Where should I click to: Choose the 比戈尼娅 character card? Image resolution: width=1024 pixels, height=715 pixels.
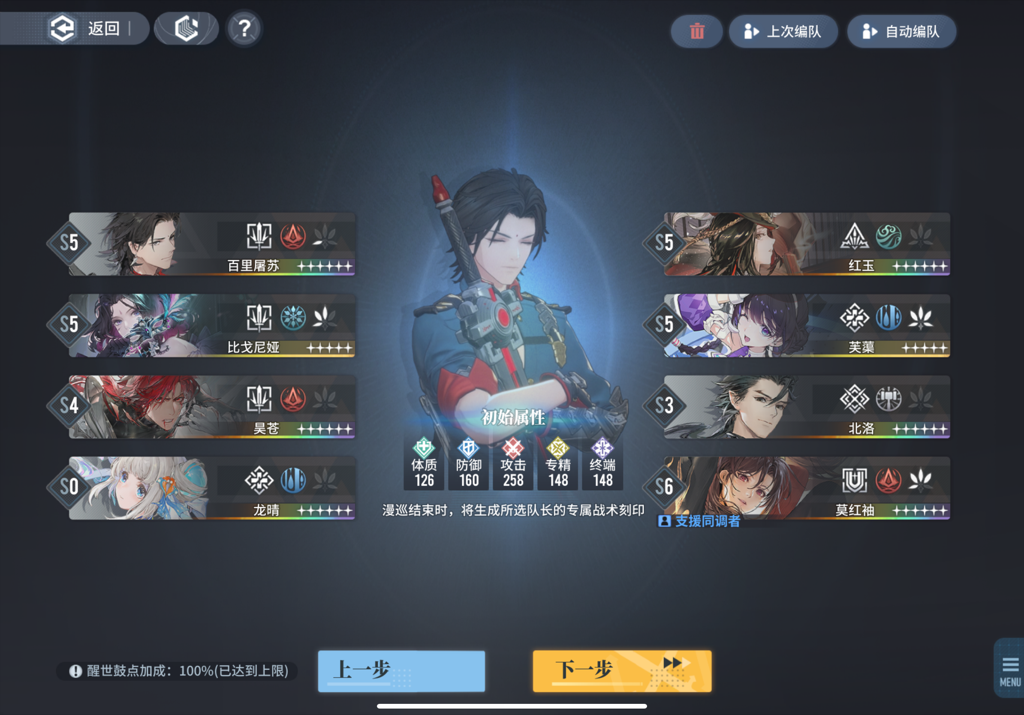pos(212,326)
